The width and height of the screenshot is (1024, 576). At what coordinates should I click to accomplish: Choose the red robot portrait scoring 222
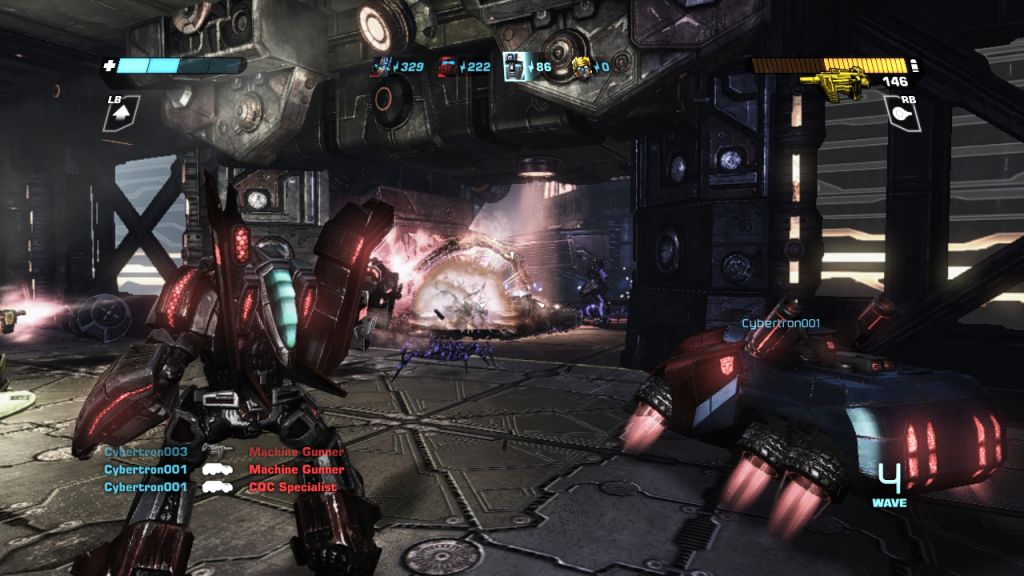coord(447,67)
